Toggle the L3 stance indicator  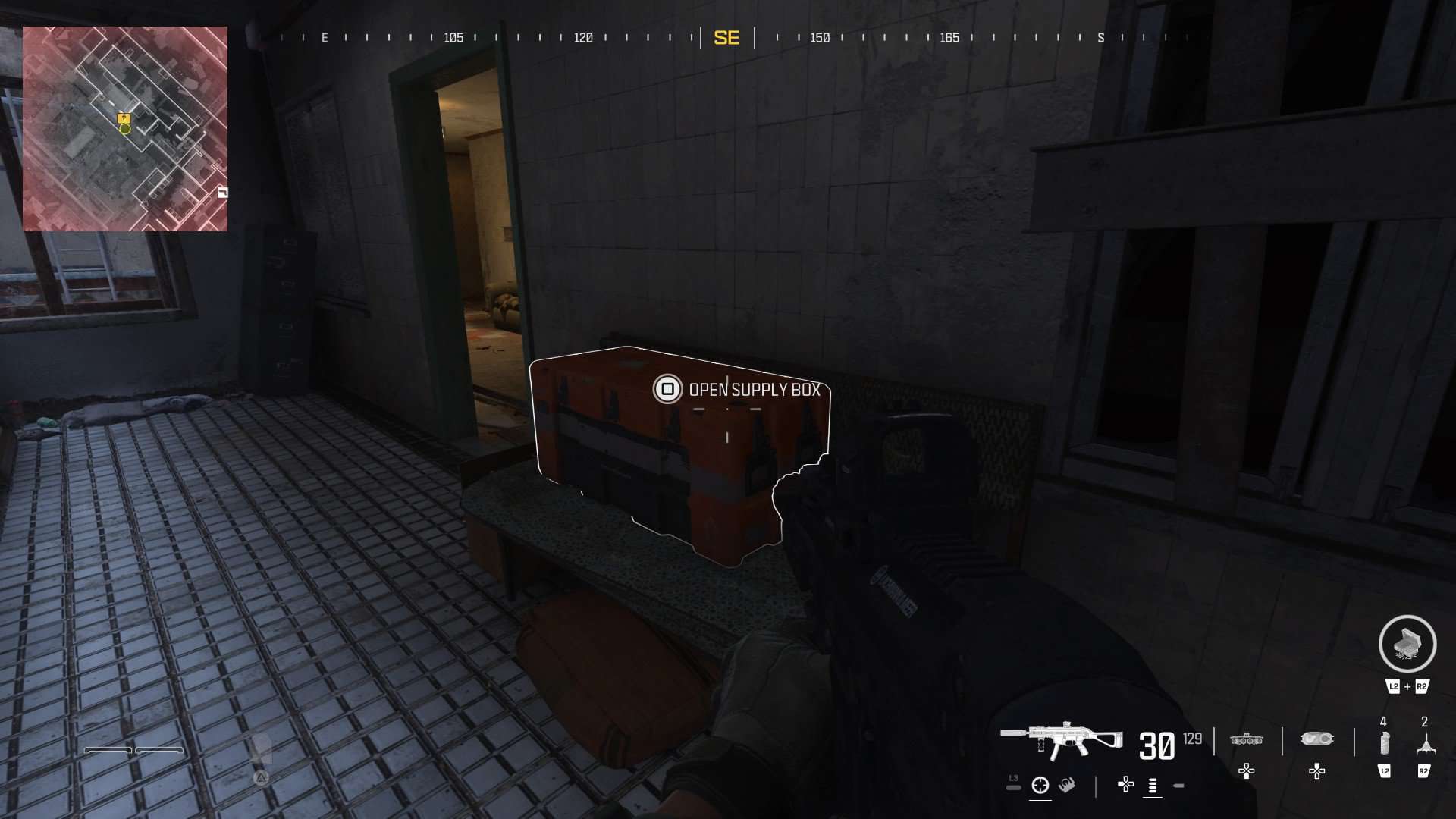point(1013,781)
